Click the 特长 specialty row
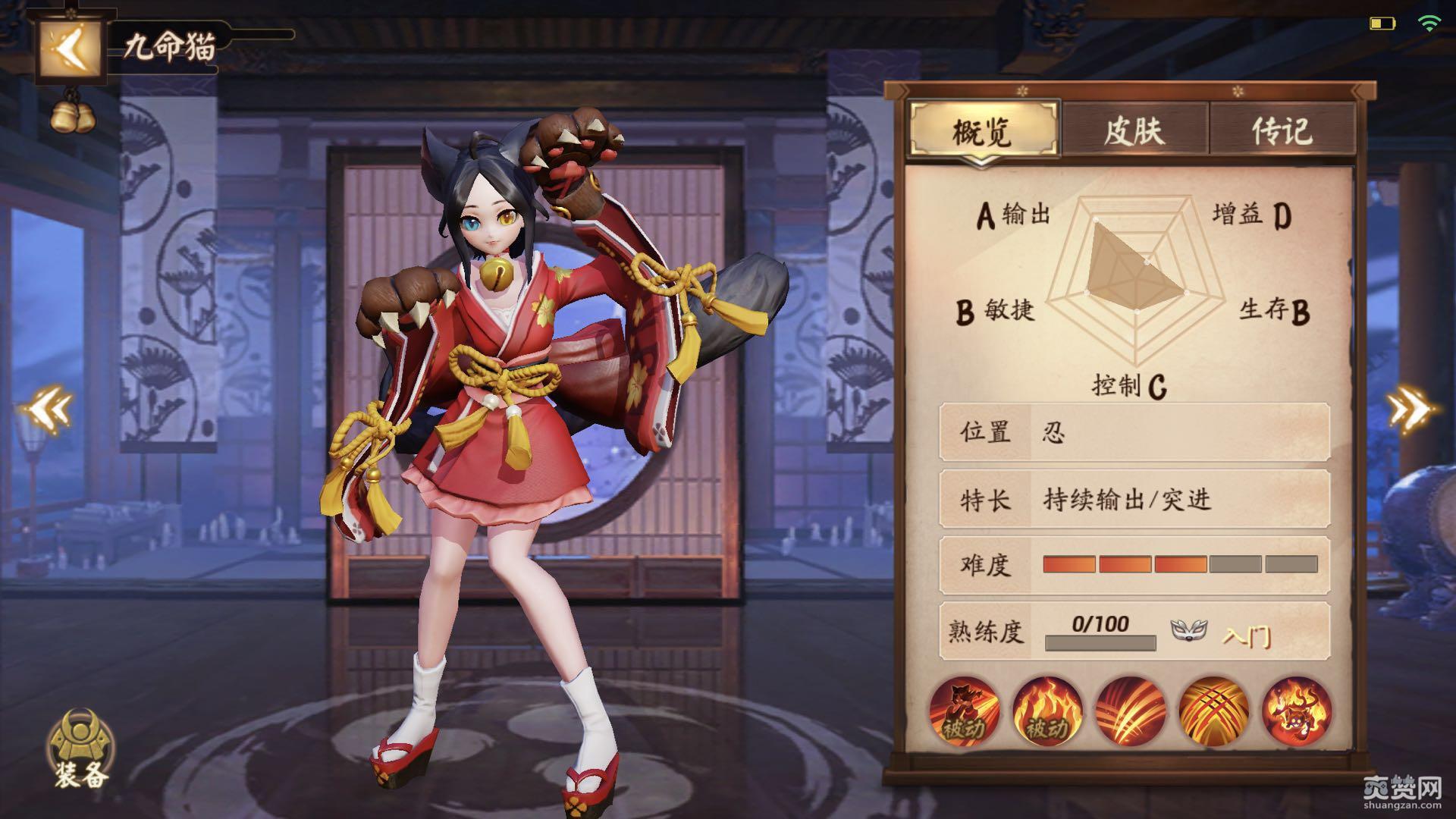This screenshot has width=1456, height=819. (1134, 500)
